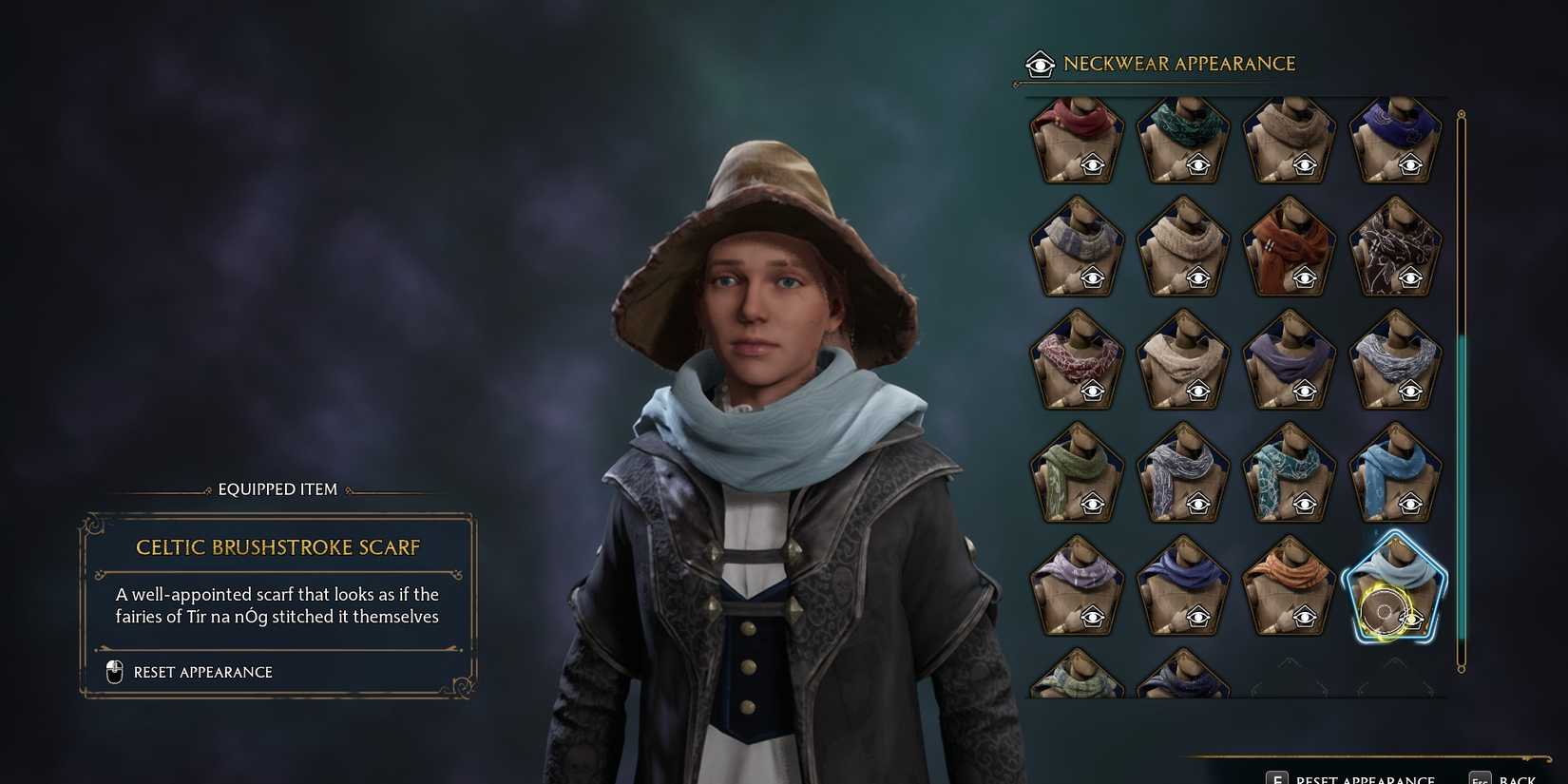Screen dimensions: 1568x784
Task: Click the mouse icon next to Reset Appearance
Action: pos(113,672)
